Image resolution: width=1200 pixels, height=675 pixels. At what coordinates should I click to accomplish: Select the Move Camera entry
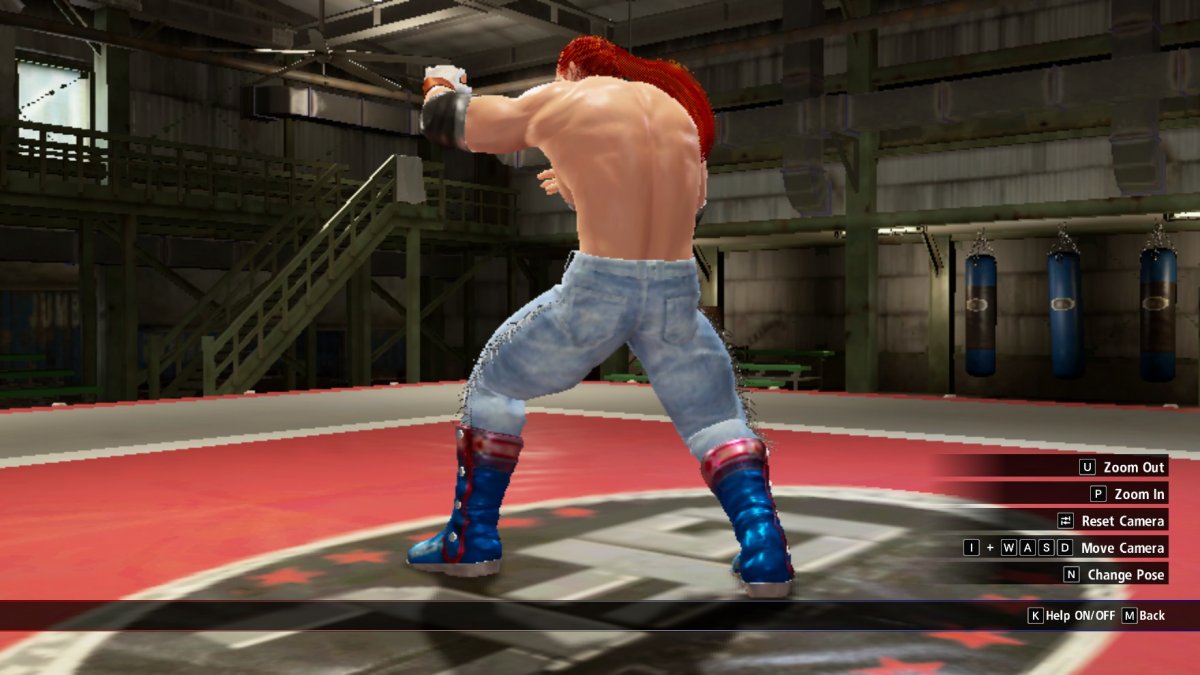click(1122, 548)
